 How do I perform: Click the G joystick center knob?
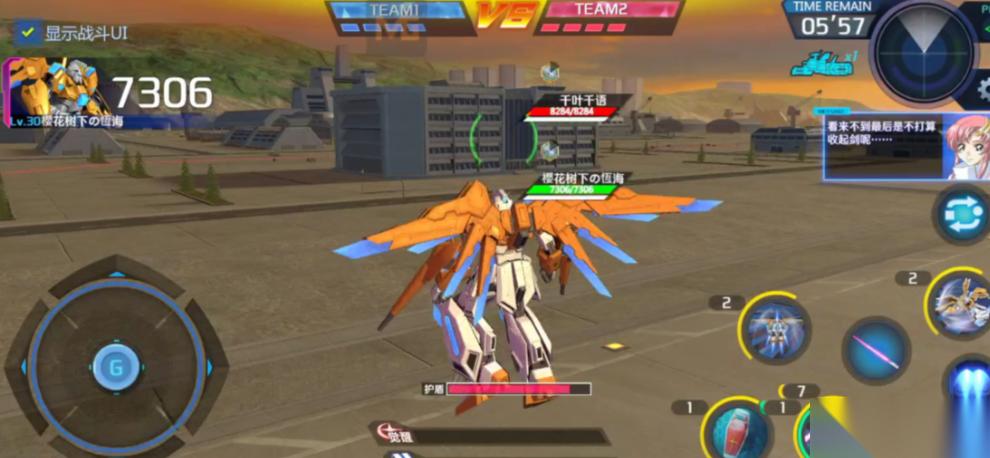click(x=116, y=367)
